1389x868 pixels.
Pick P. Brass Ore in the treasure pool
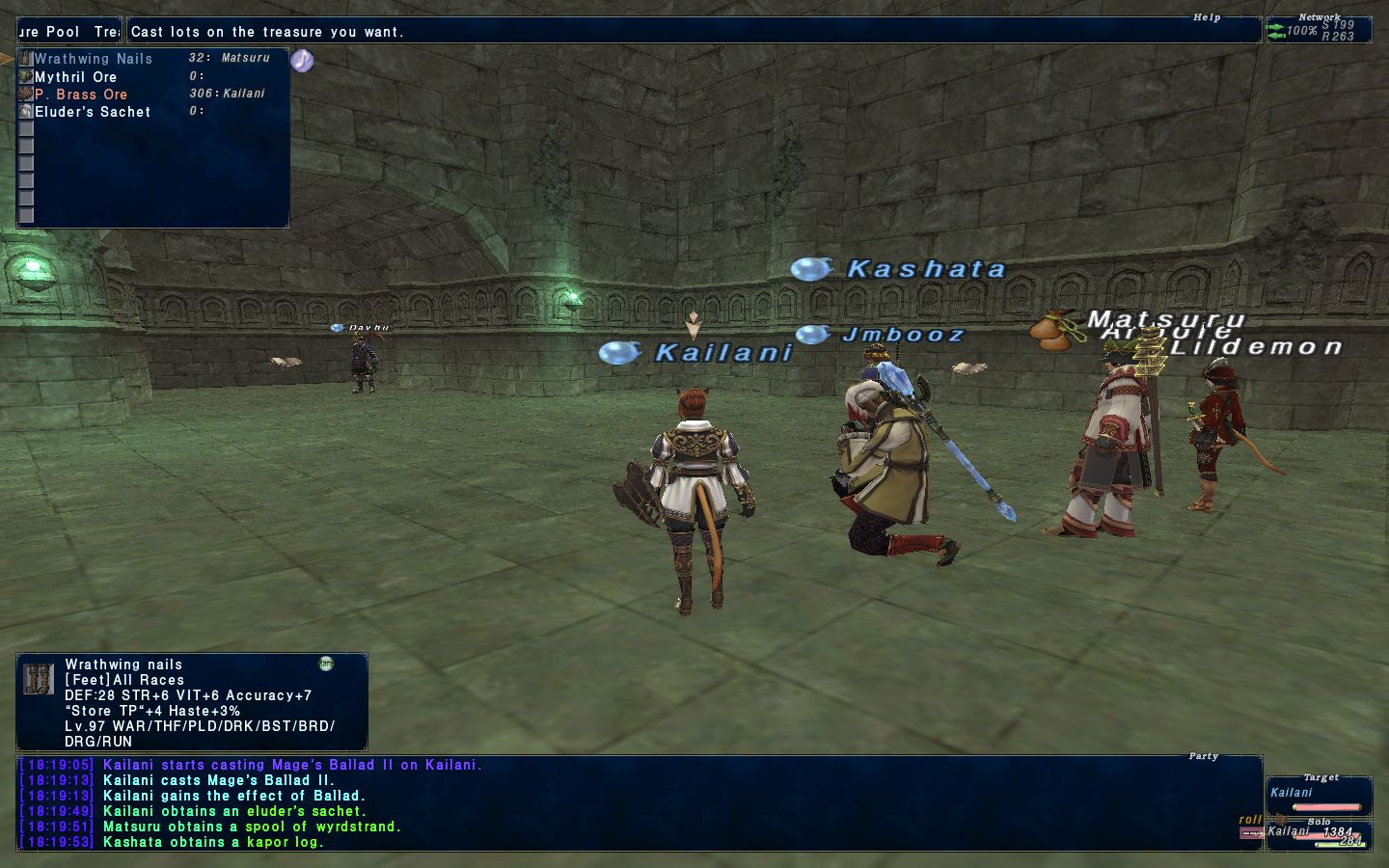point(81,95)
